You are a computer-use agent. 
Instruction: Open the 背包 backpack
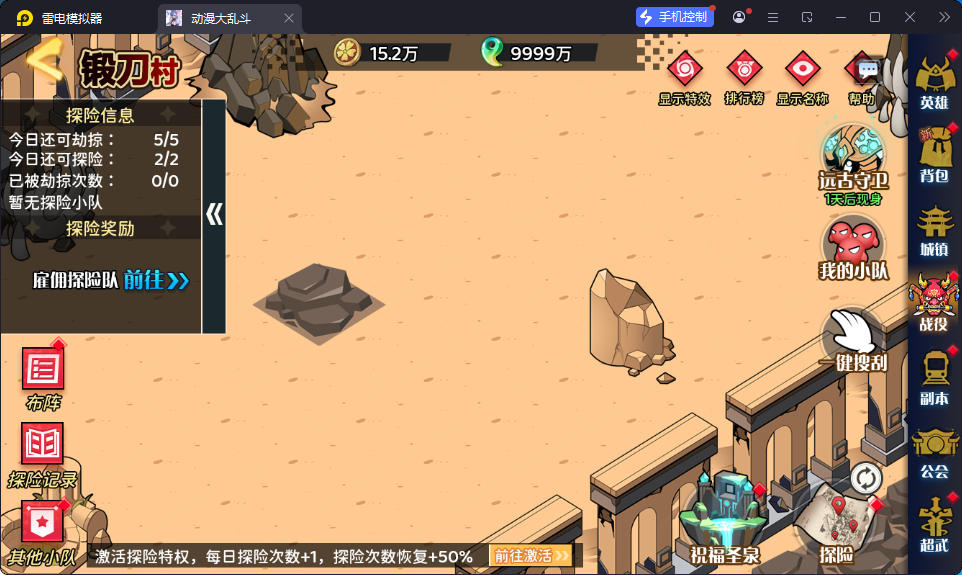[934, 153]
